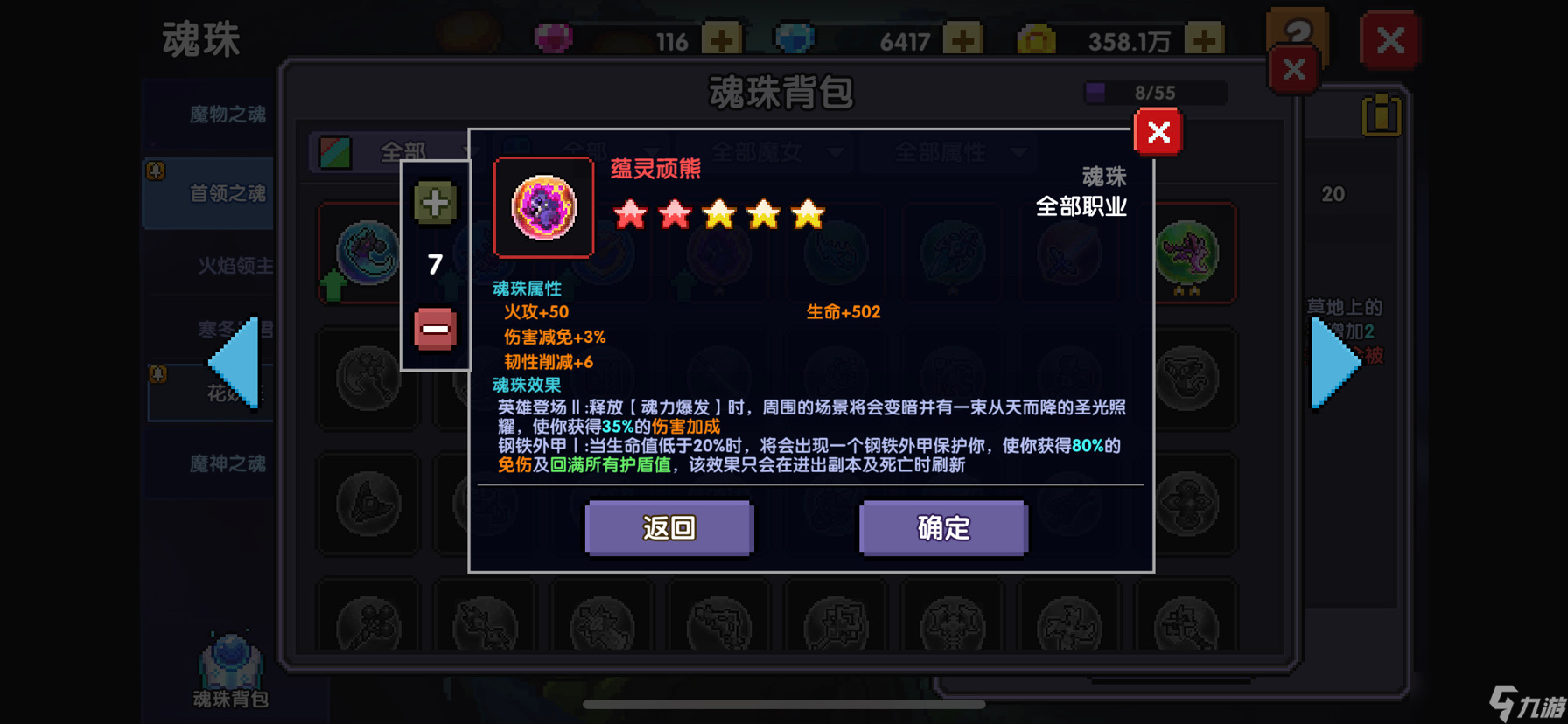The height and width of the screenshot is (724, 1568).
Task: Decrease quantity with the red minus stepper
Action: [x=433, y=330]
